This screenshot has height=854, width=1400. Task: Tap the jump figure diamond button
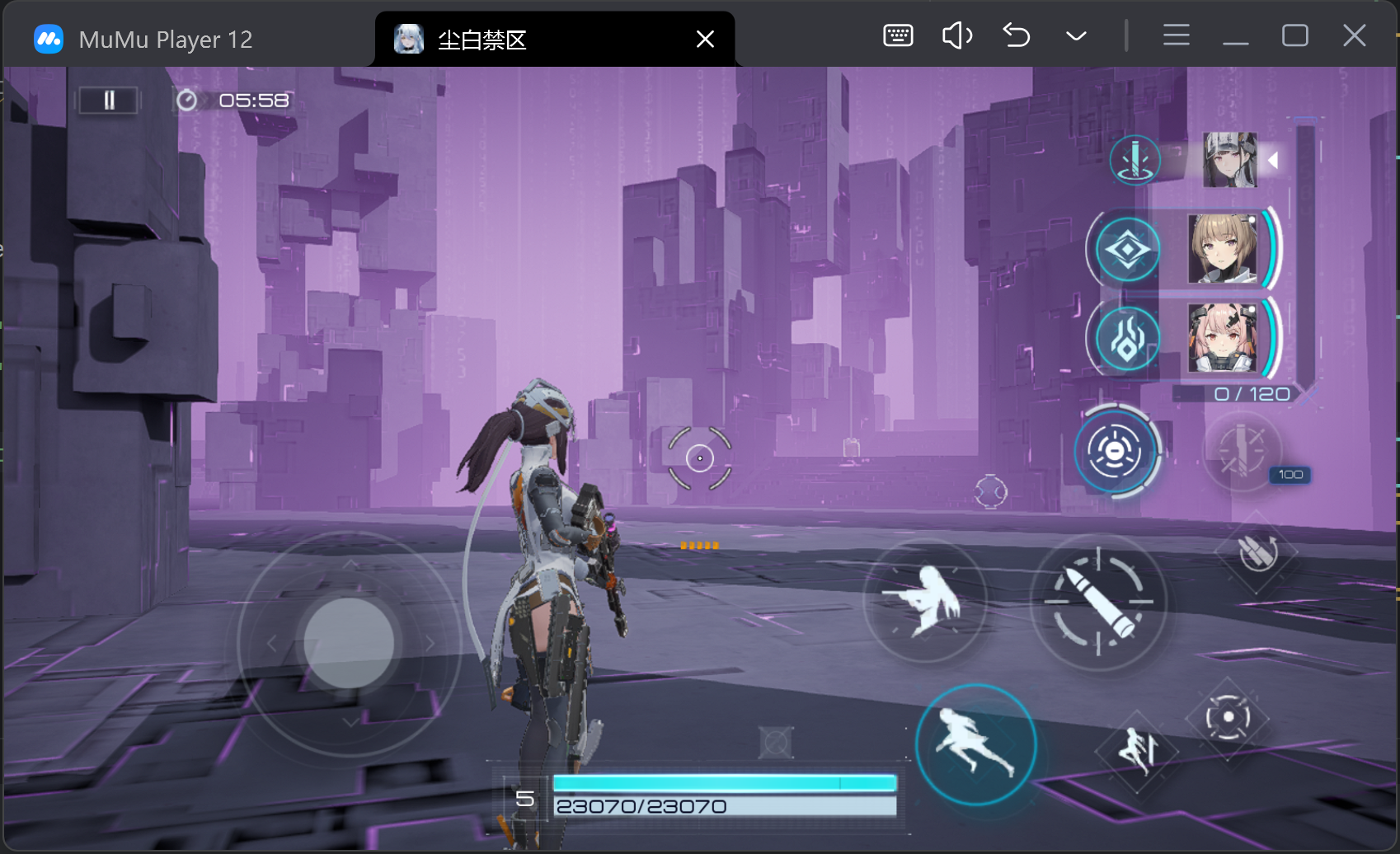pyautogui.click(x=1138, y=751)
